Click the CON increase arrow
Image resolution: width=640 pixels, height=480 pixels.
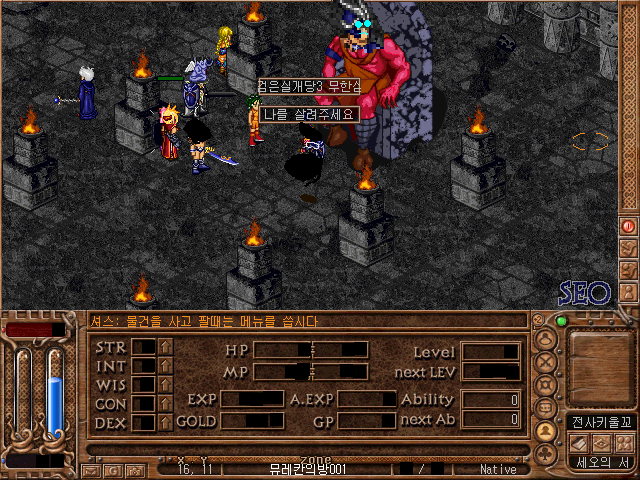[x=165, y=404]
